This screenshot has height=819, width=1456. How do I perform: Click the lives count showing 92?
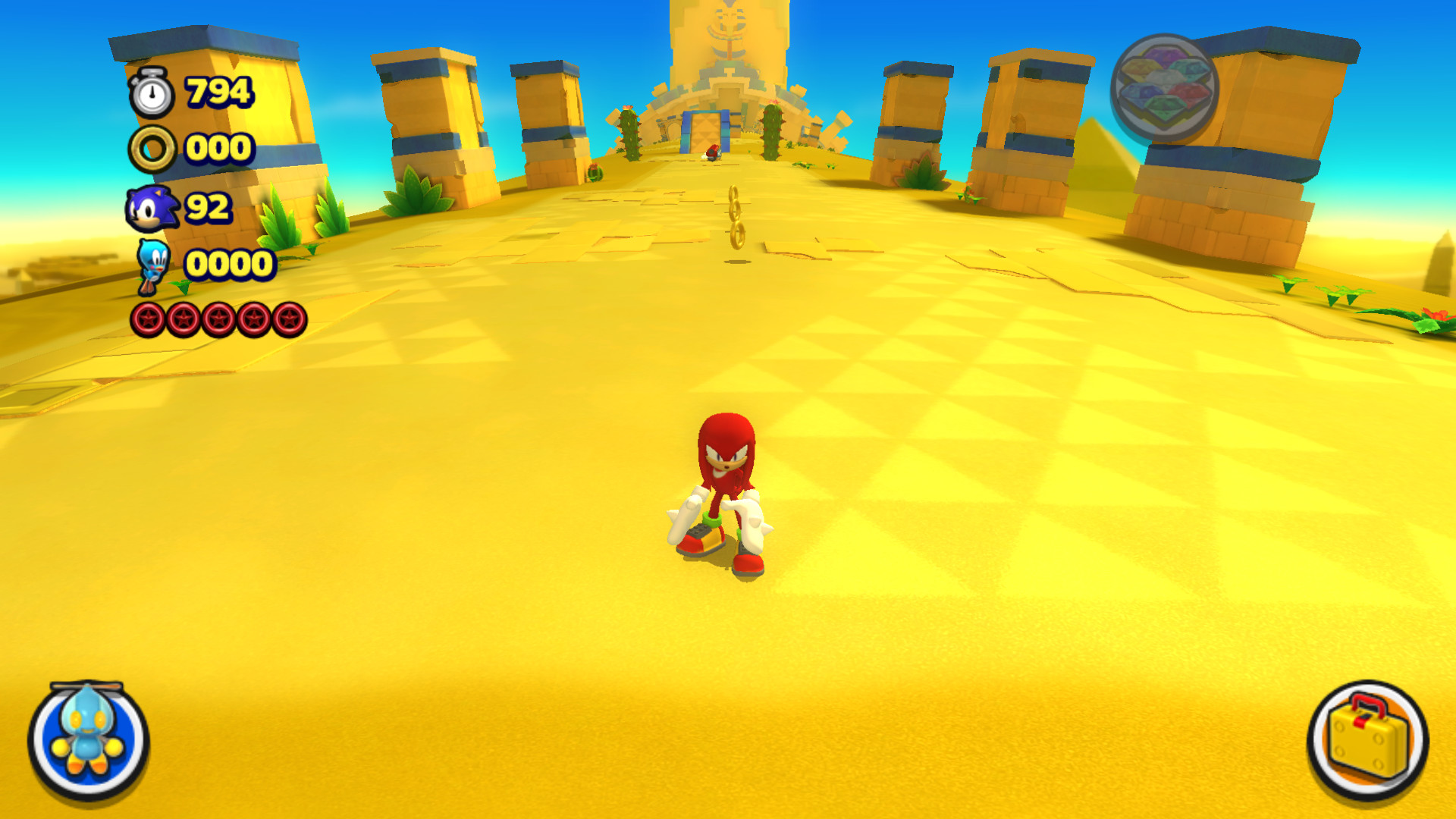point(209,206)
